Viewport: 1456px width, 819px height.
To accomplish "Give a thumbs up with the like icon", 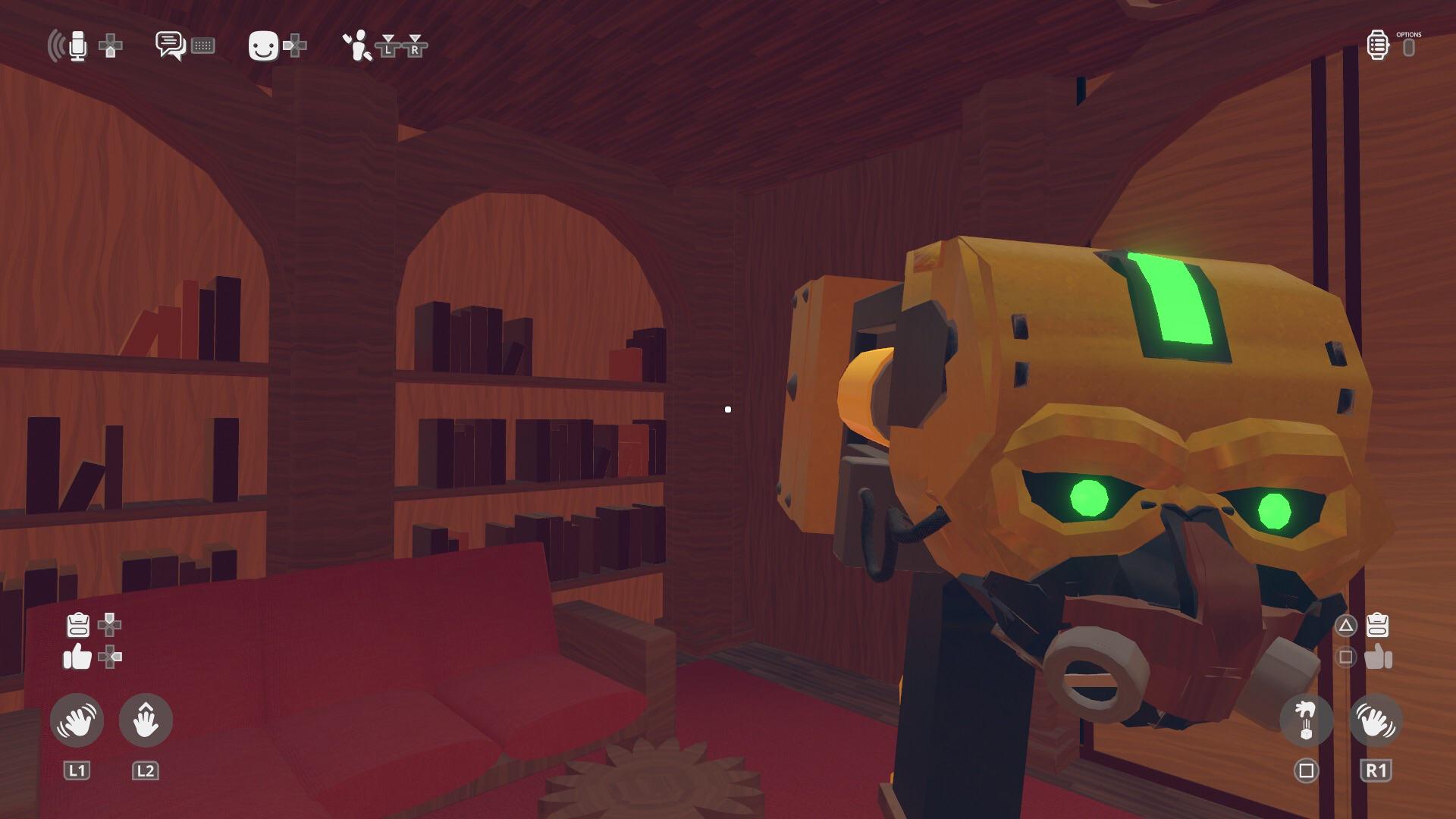I will point(76,658).
